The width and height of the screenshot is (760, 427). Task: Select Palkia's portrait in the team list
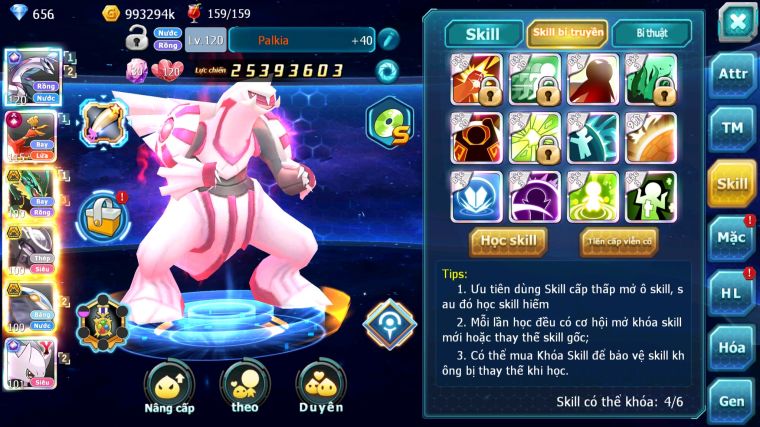(x=32, y=78)
